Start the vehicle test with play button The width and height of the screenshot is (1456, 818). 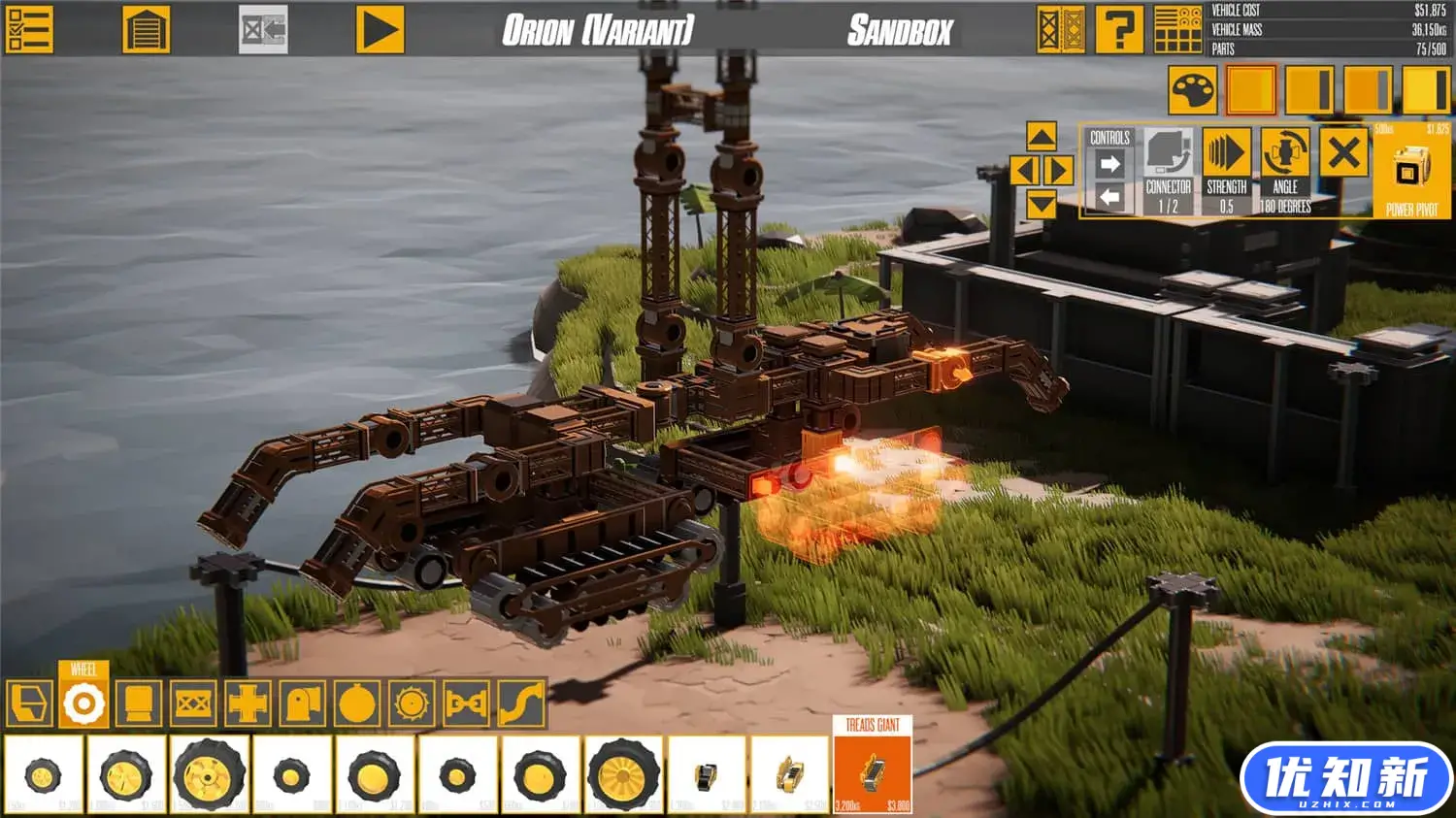380,30
